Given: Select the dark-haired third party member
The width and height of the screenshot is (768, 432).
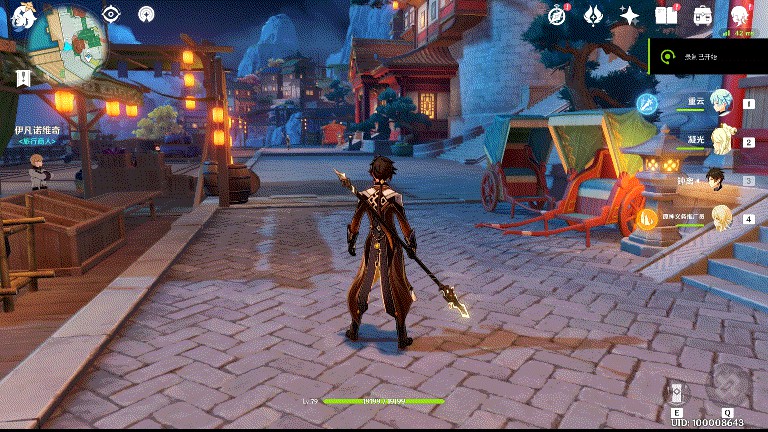Looking at the screenshot, I should point(717,180).
